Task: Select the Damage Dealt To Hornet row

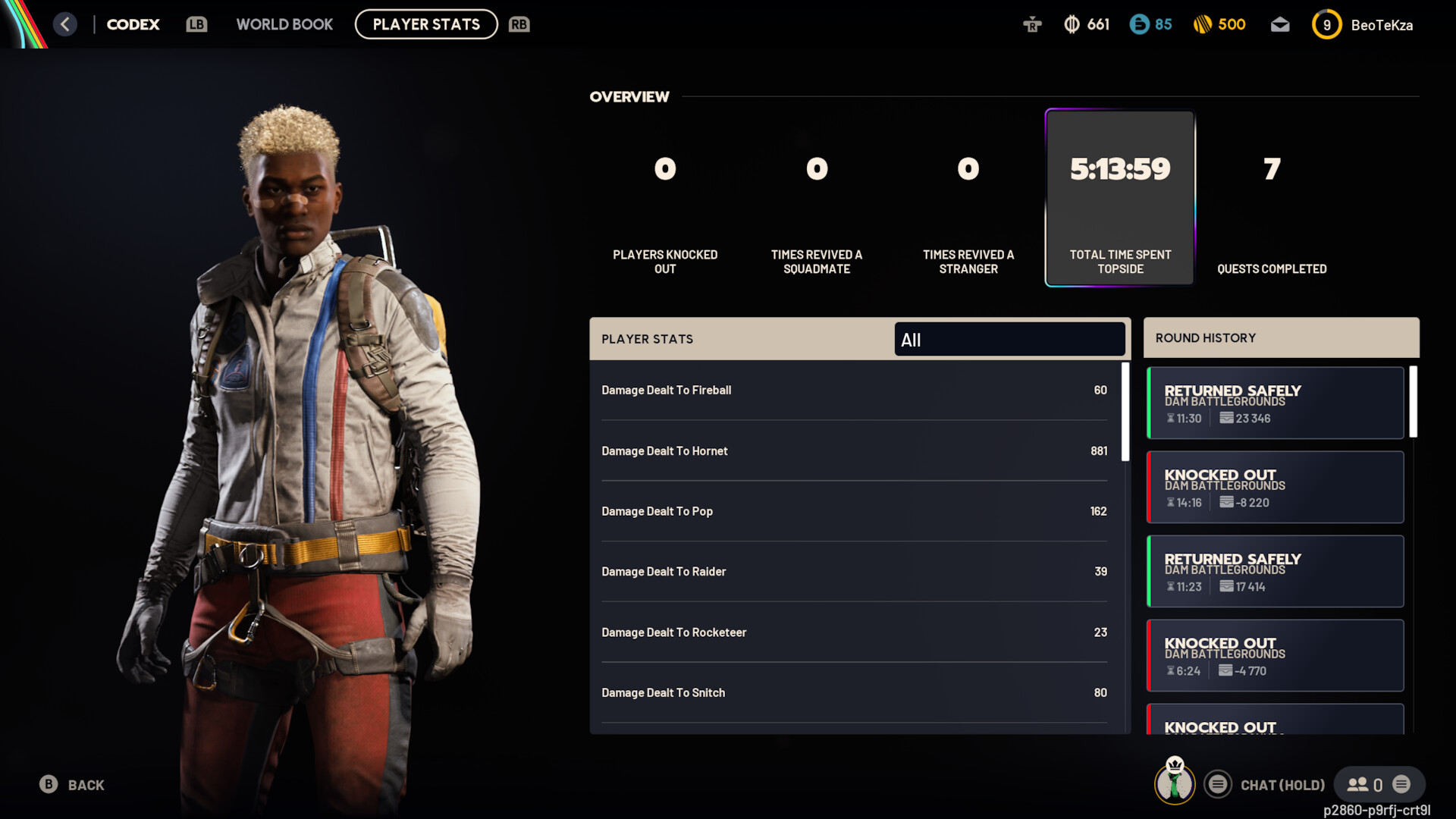Action: (854, 451)
